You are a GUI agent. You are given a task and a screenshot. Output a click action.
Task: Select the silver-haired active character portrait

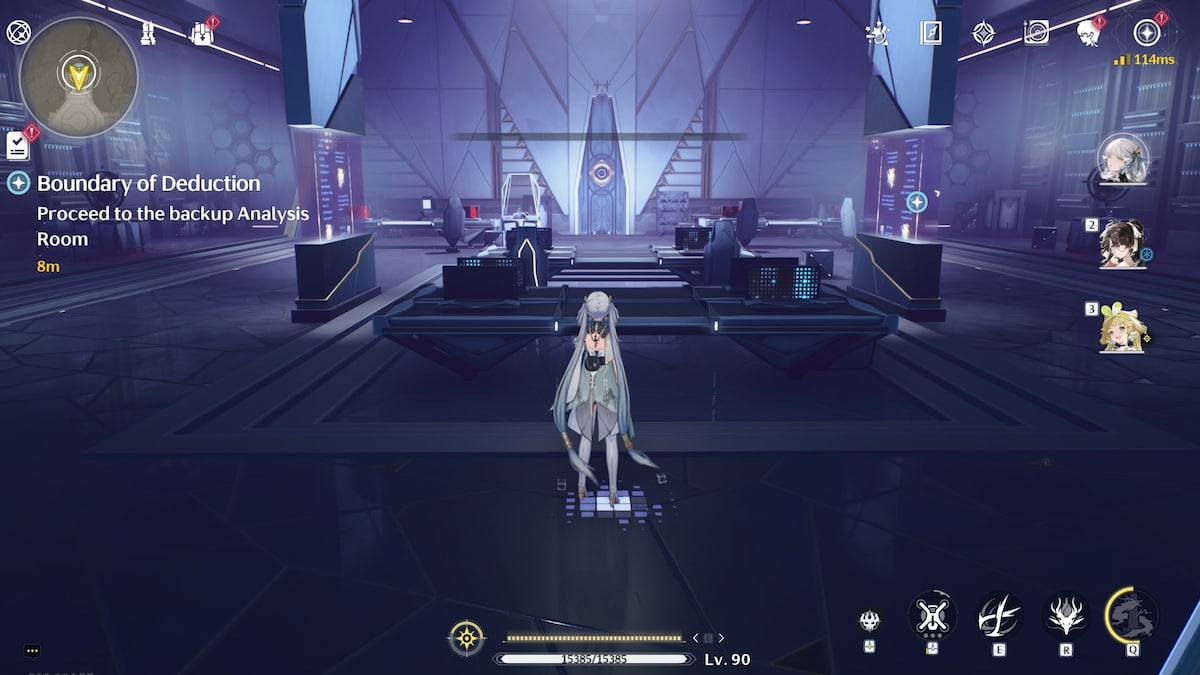point(1122,159)
